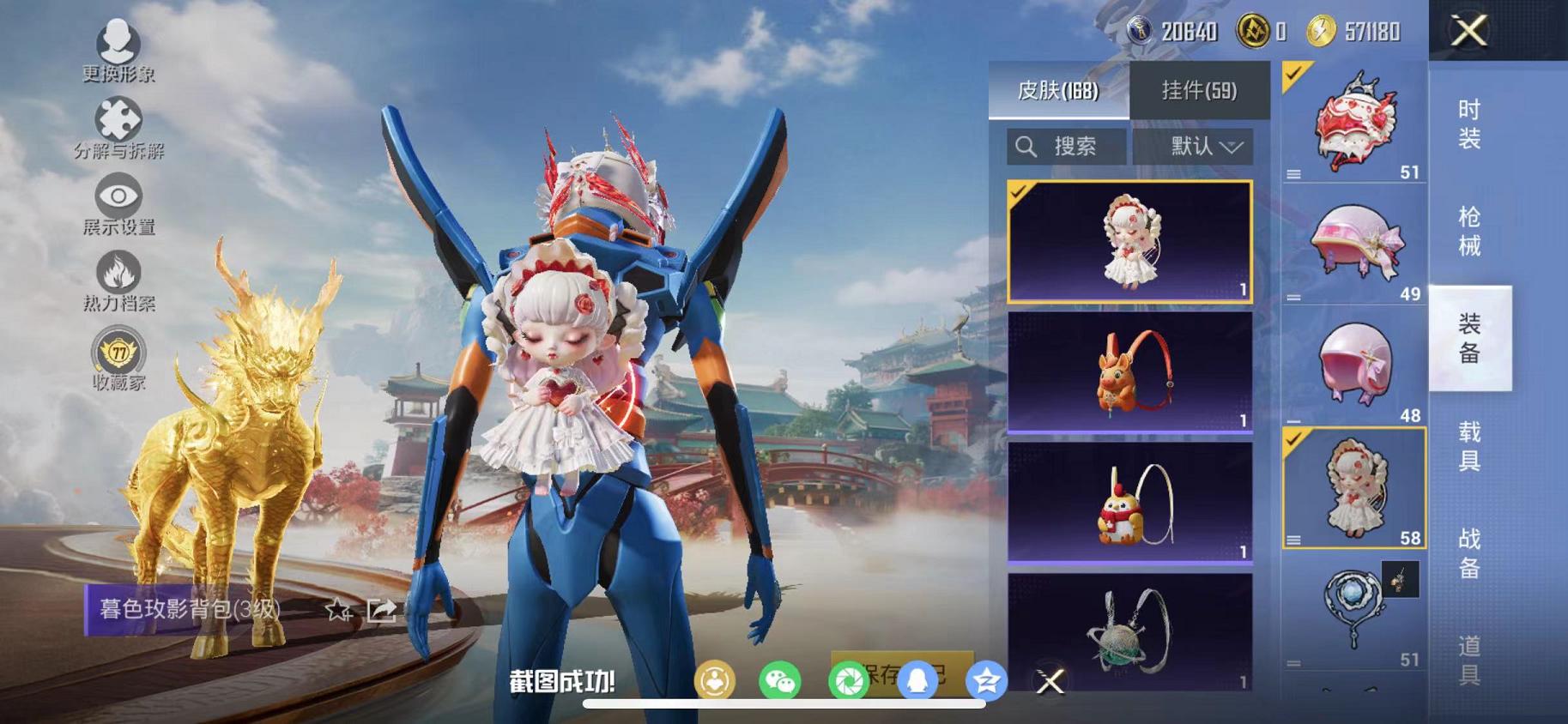1568x724 pixels.
Task: Open the 默认 sorting dropdown
Action: click(1193, 146)
